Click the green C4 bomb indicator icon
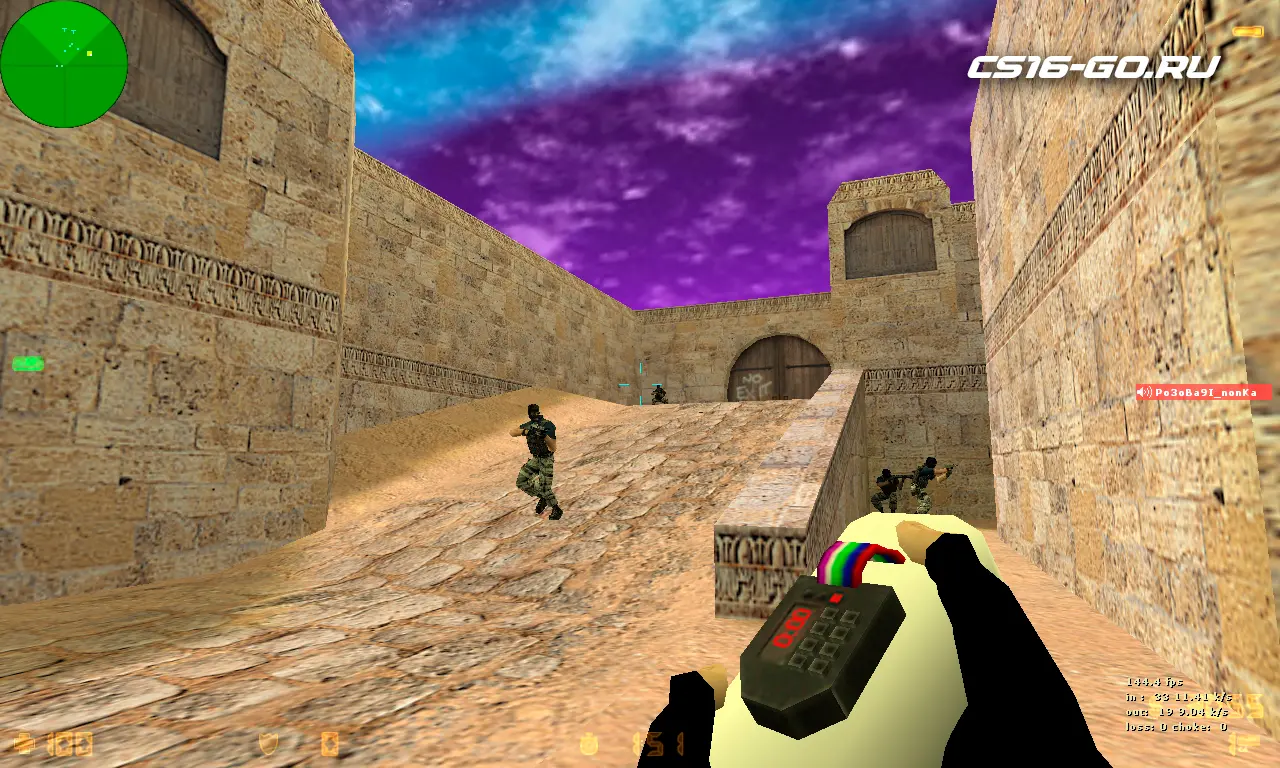Viewport: 1280px width, 768px height. [x=27, y=364]
